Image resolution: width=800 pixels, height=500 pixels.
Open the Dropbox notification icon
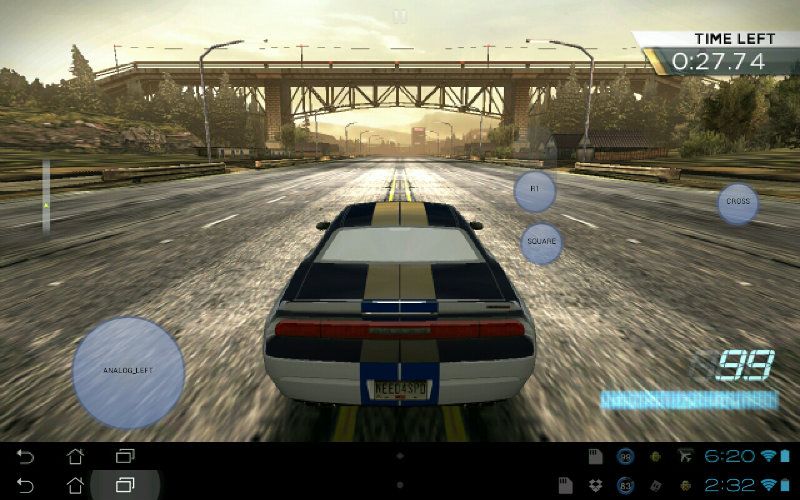594,485
